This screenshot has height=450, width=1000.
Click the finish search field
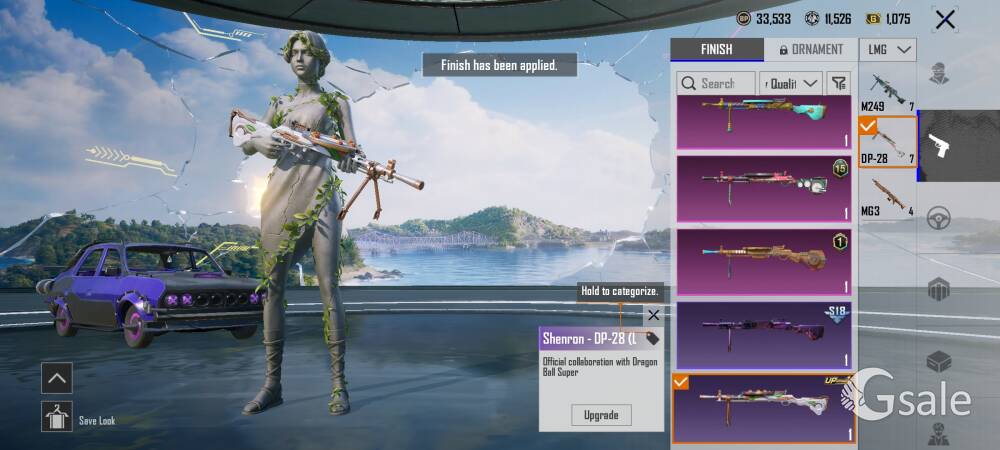[x=716, y=83]
